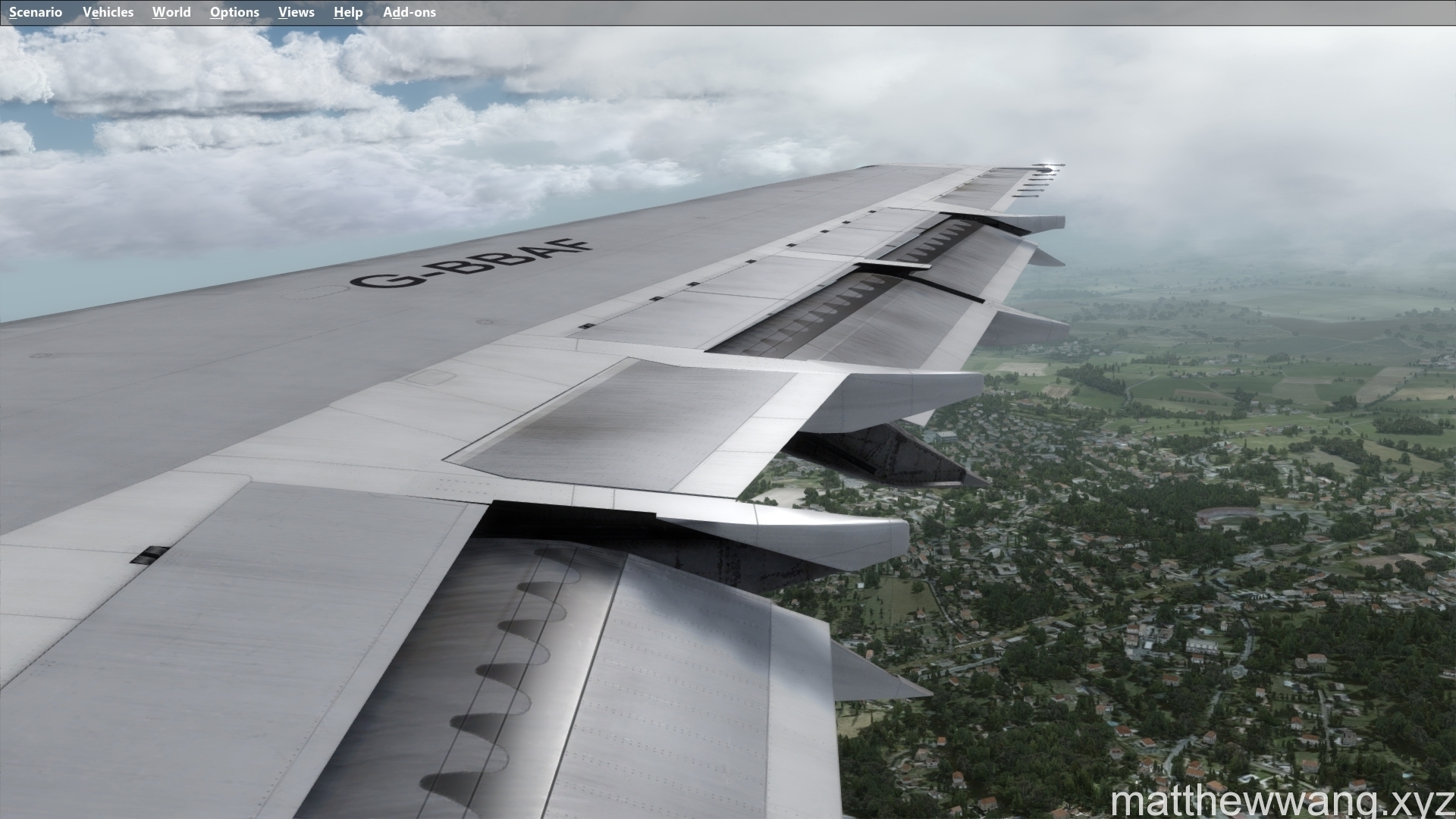
Task: Select the Add-ons menu
Action: point(409,12)
